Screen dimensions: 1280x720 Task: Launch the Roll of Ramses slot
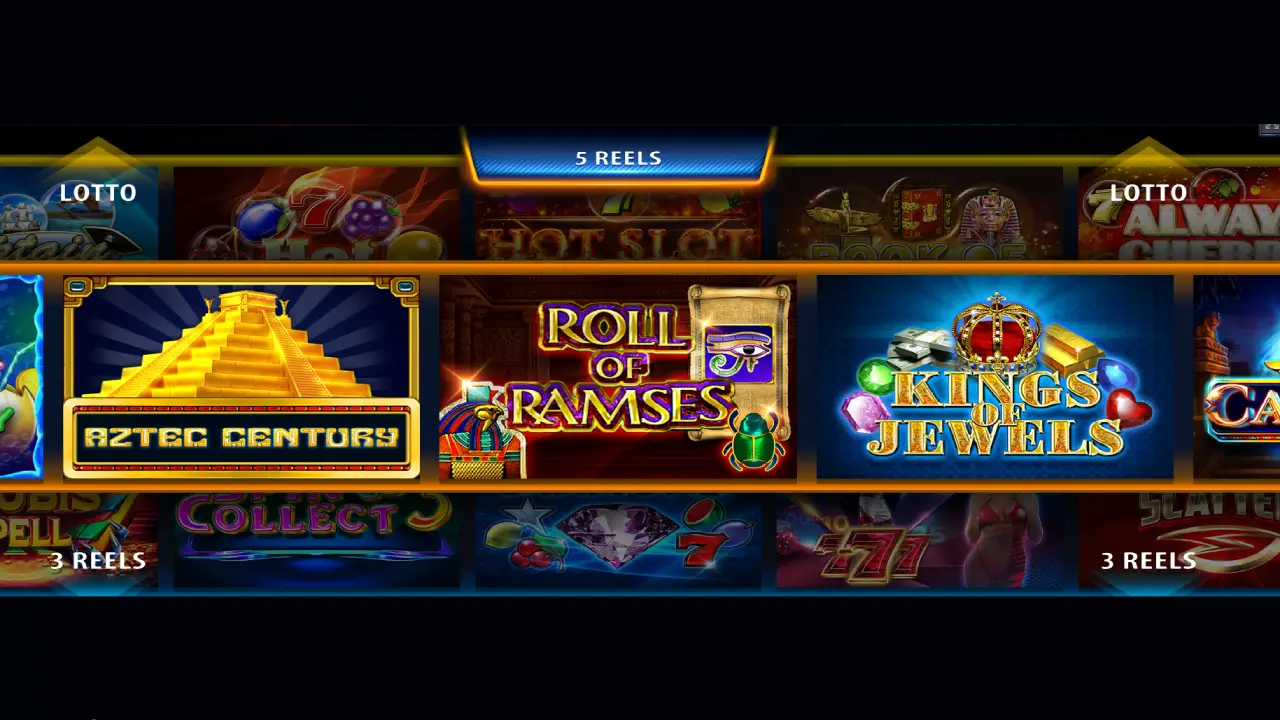coord(618,380)
